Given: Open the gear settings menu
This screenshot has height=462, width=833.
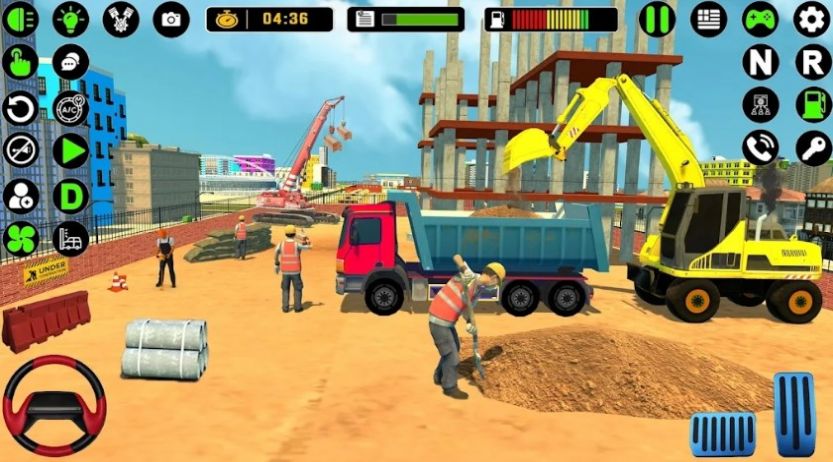Looking at the screenshot, I should 812,19.
